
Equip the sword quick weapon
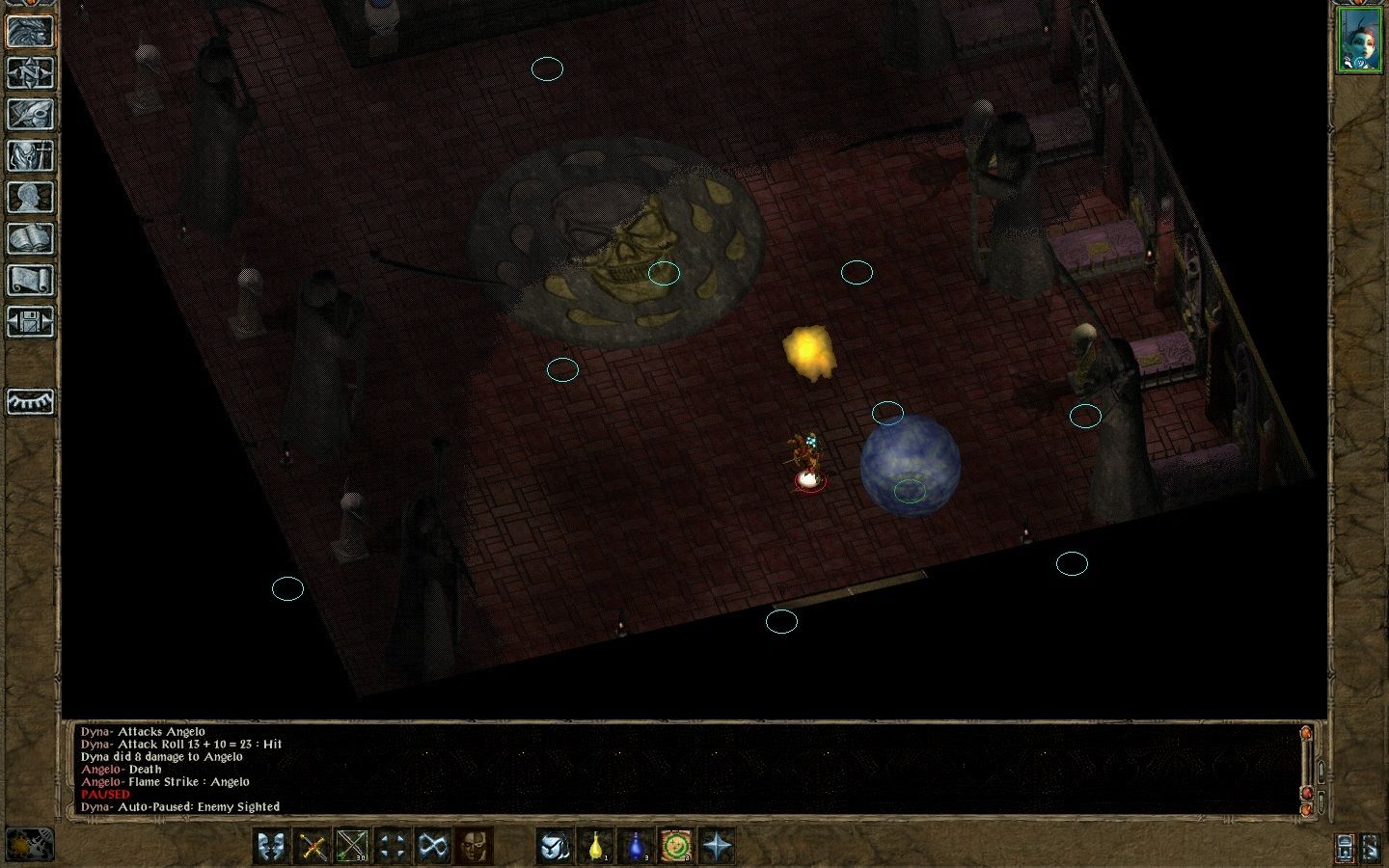click(313, 847)
